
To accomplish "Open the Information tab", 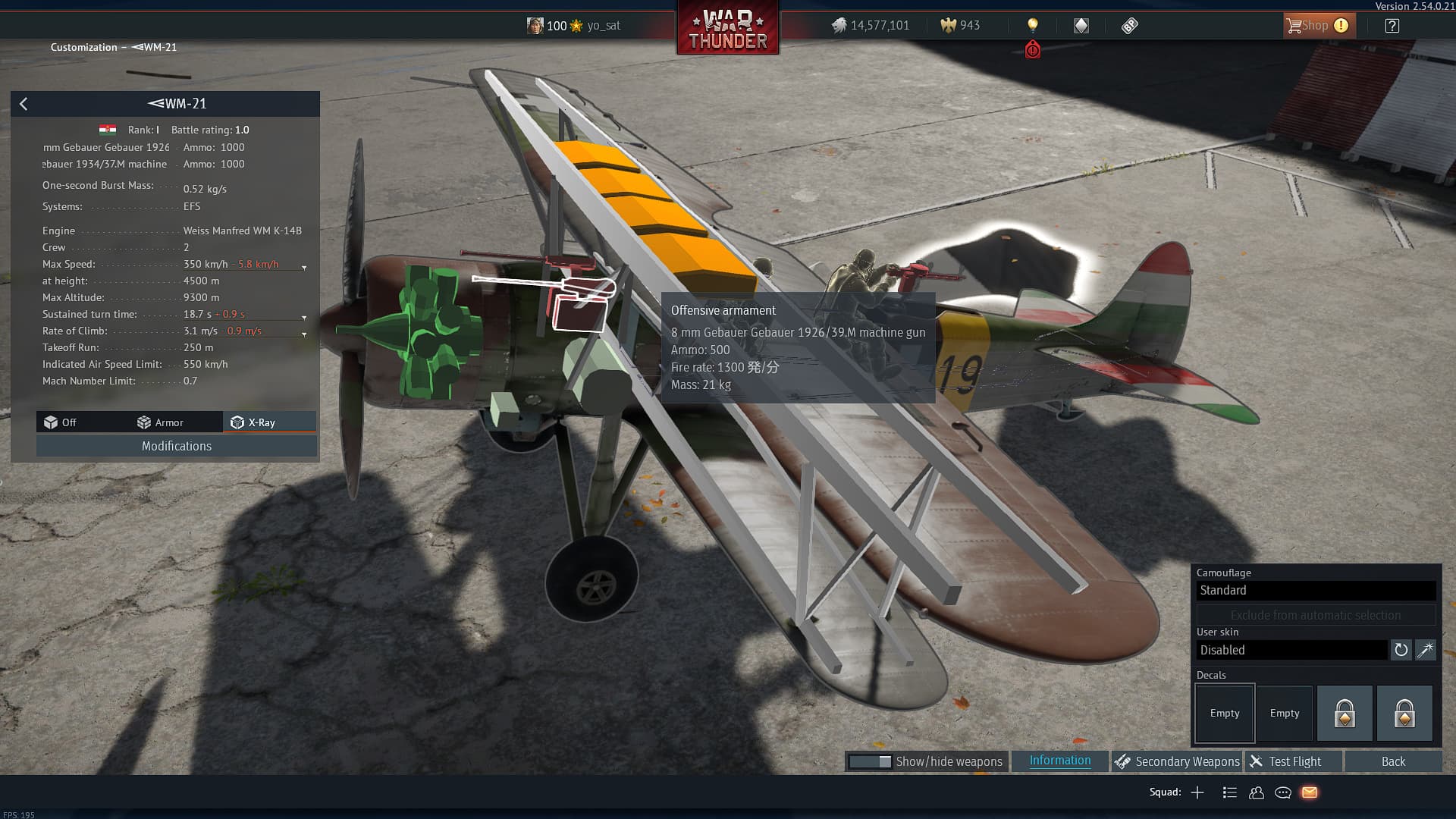I will (1059, 761).
